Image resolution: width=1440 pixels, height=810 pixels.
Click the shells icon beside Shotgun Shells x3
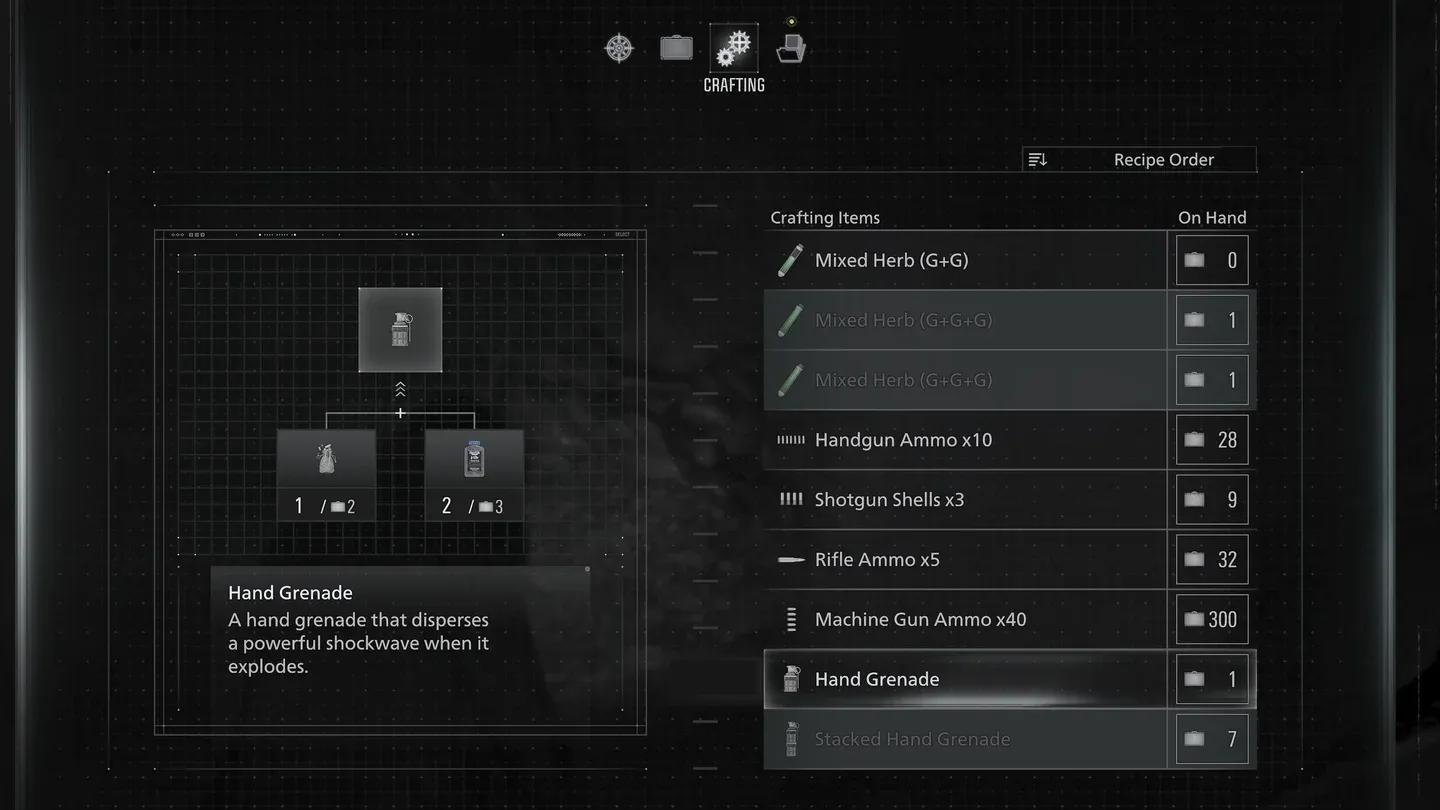coord(790,499)
